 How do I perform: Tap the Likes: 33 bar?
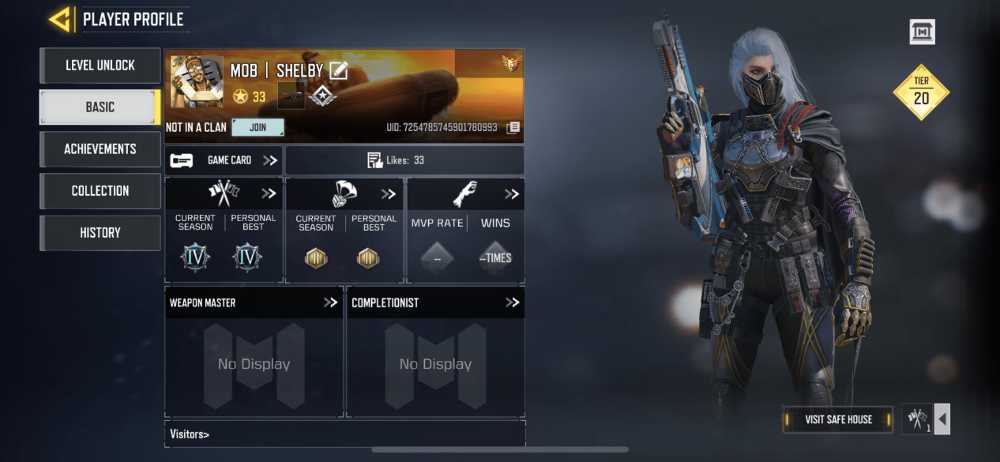(404, 160)
